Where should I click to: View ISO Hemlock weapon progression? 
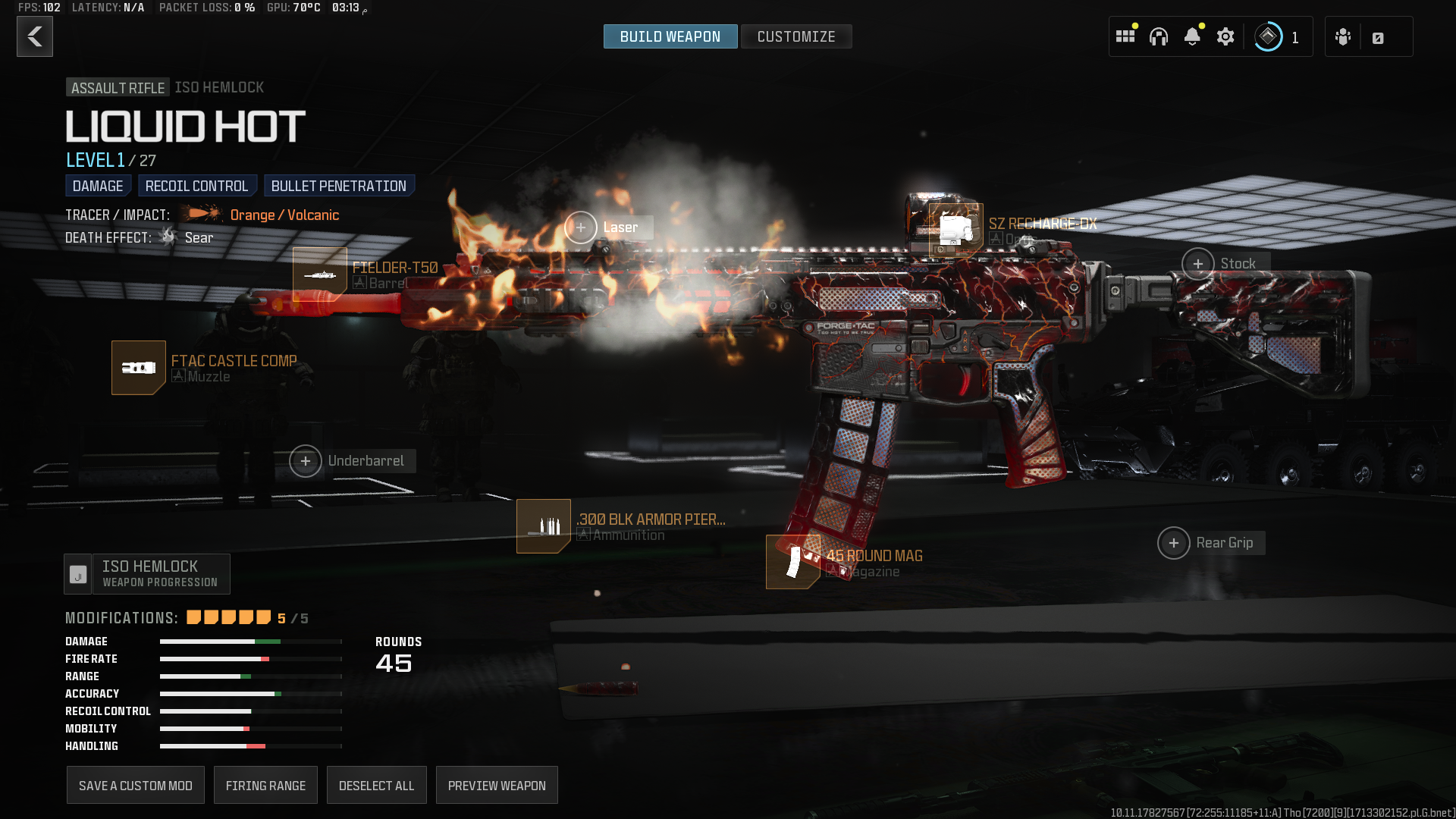click(x=147, y=574)
